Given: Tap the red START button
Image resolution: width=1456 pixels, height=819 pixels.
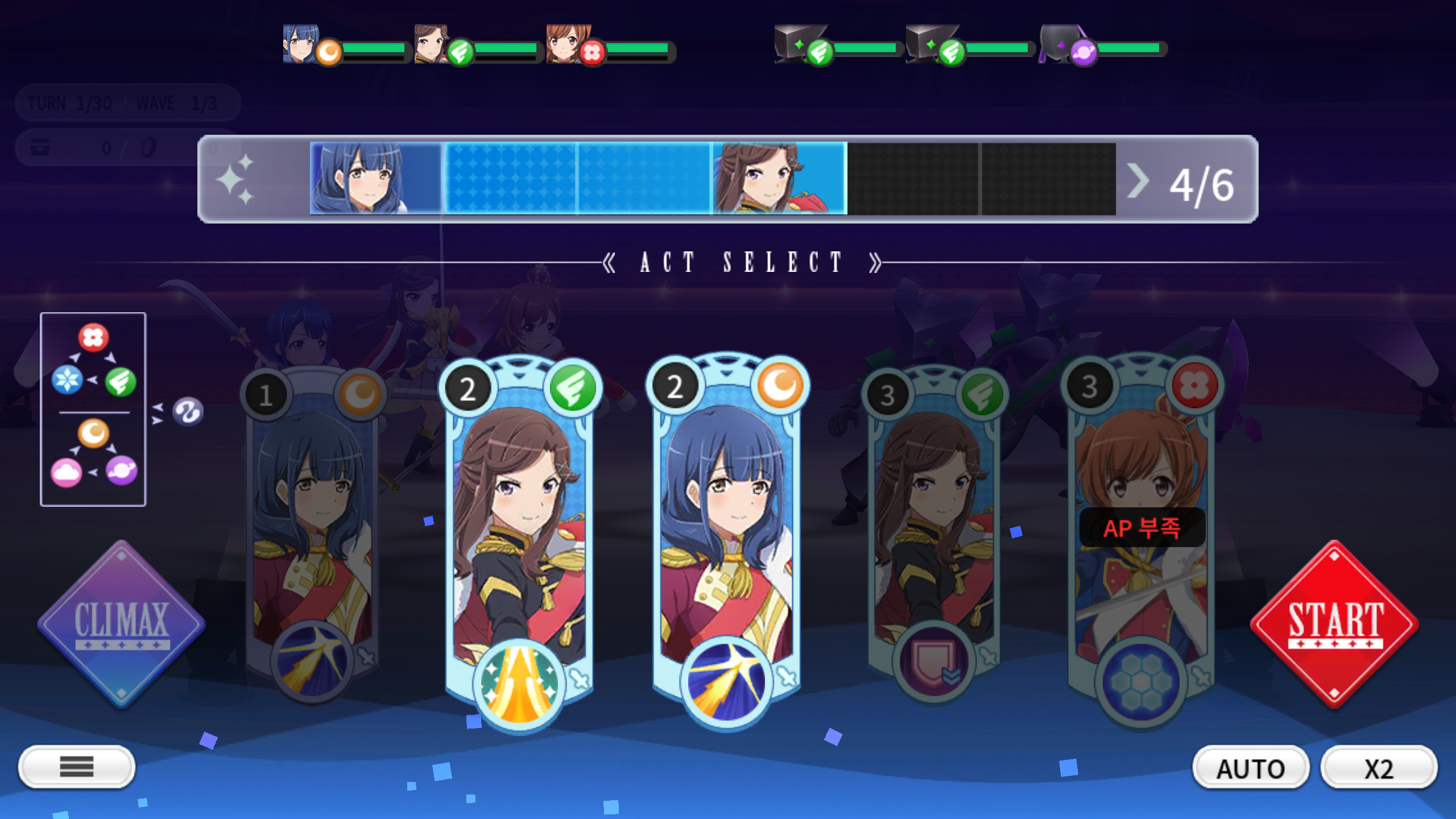Looking at the screenshot, I should click(x=1334, y=624).
